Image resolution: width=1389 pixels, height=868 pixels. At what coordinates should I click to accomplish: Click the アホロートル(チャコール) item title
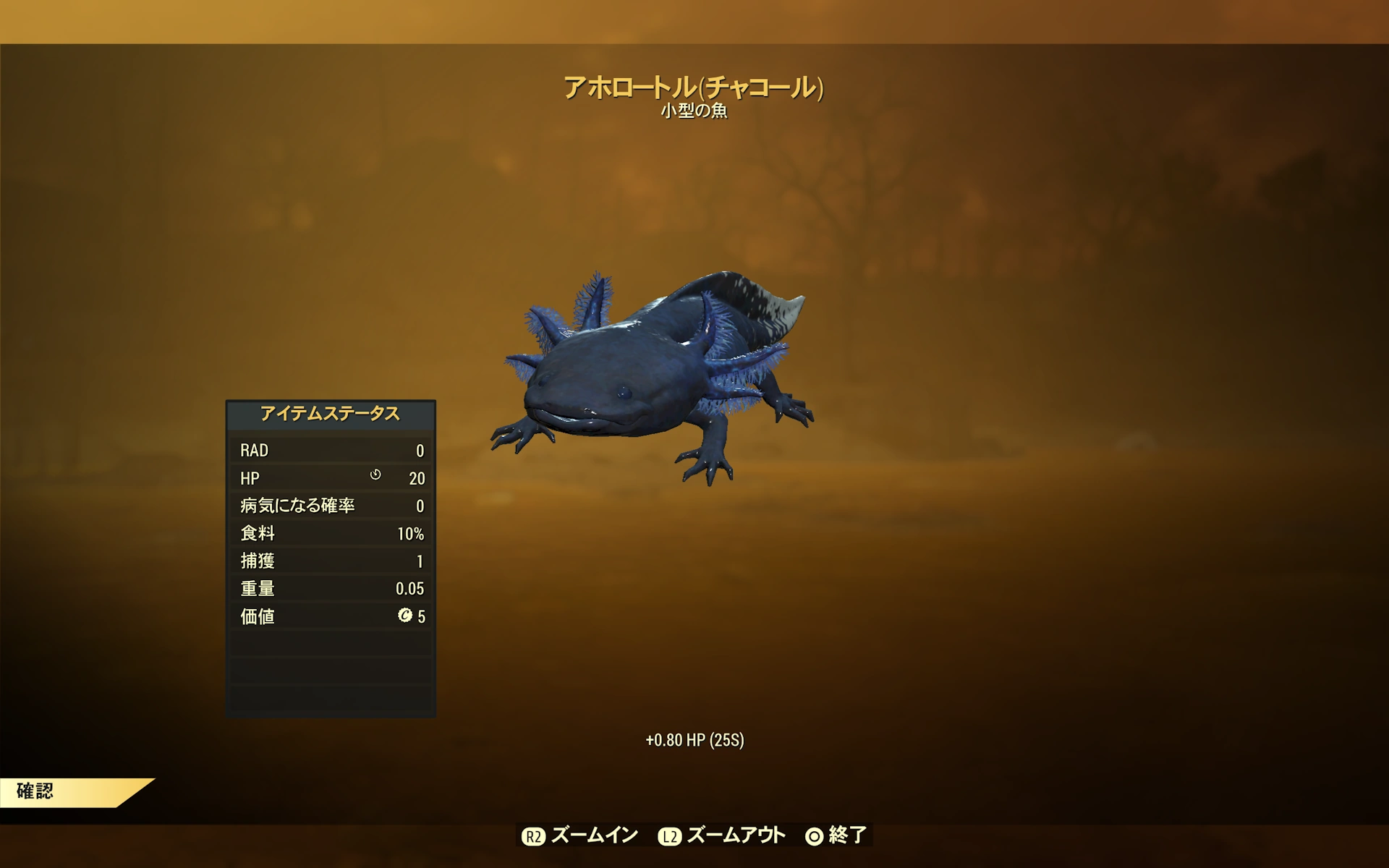coord(694,87)
